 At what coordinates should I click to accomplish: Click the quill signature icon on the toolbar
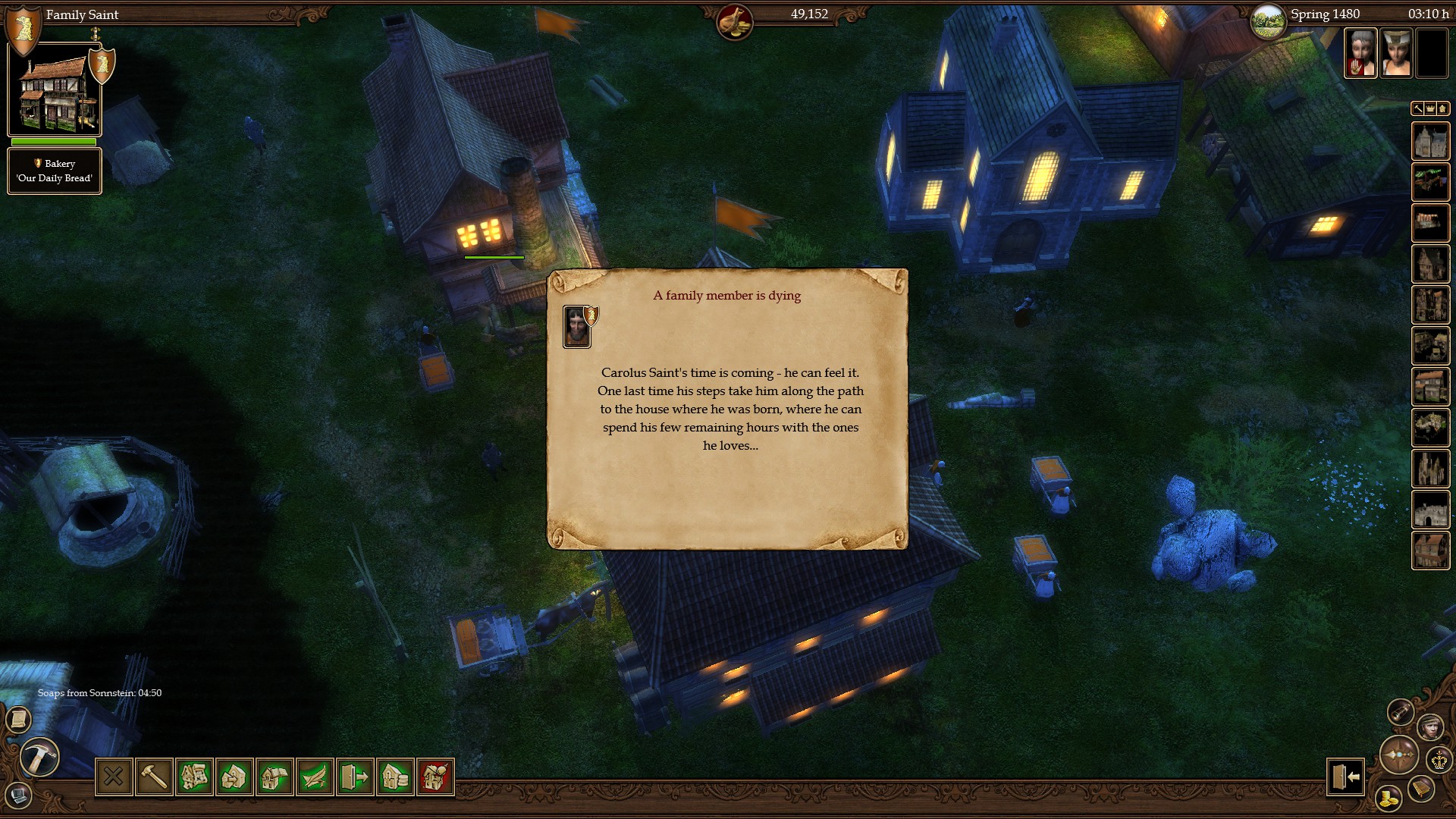tap(314, 777)
